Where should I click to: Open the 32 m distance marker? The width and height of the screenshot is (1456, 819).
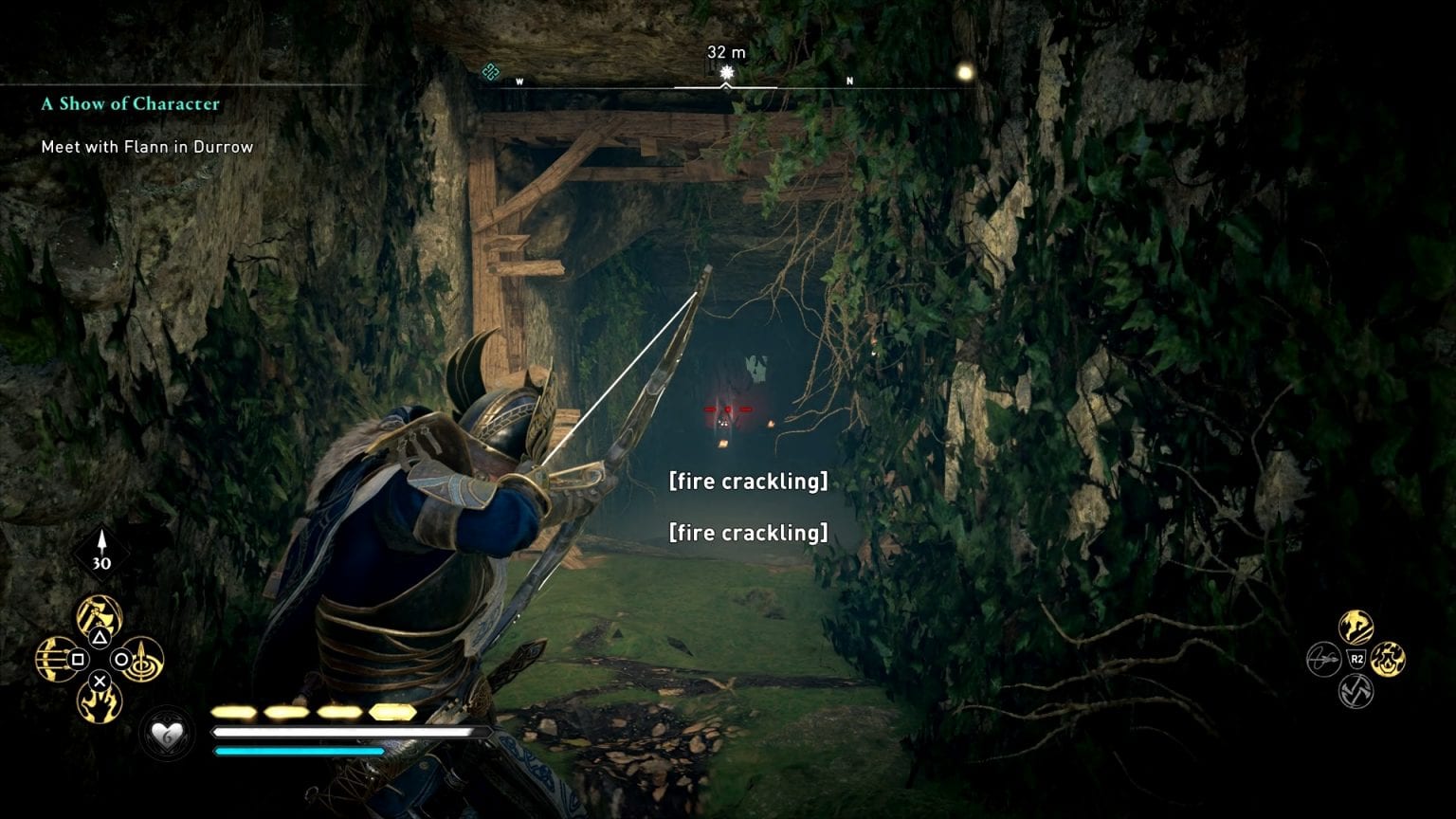pos(726,53)
